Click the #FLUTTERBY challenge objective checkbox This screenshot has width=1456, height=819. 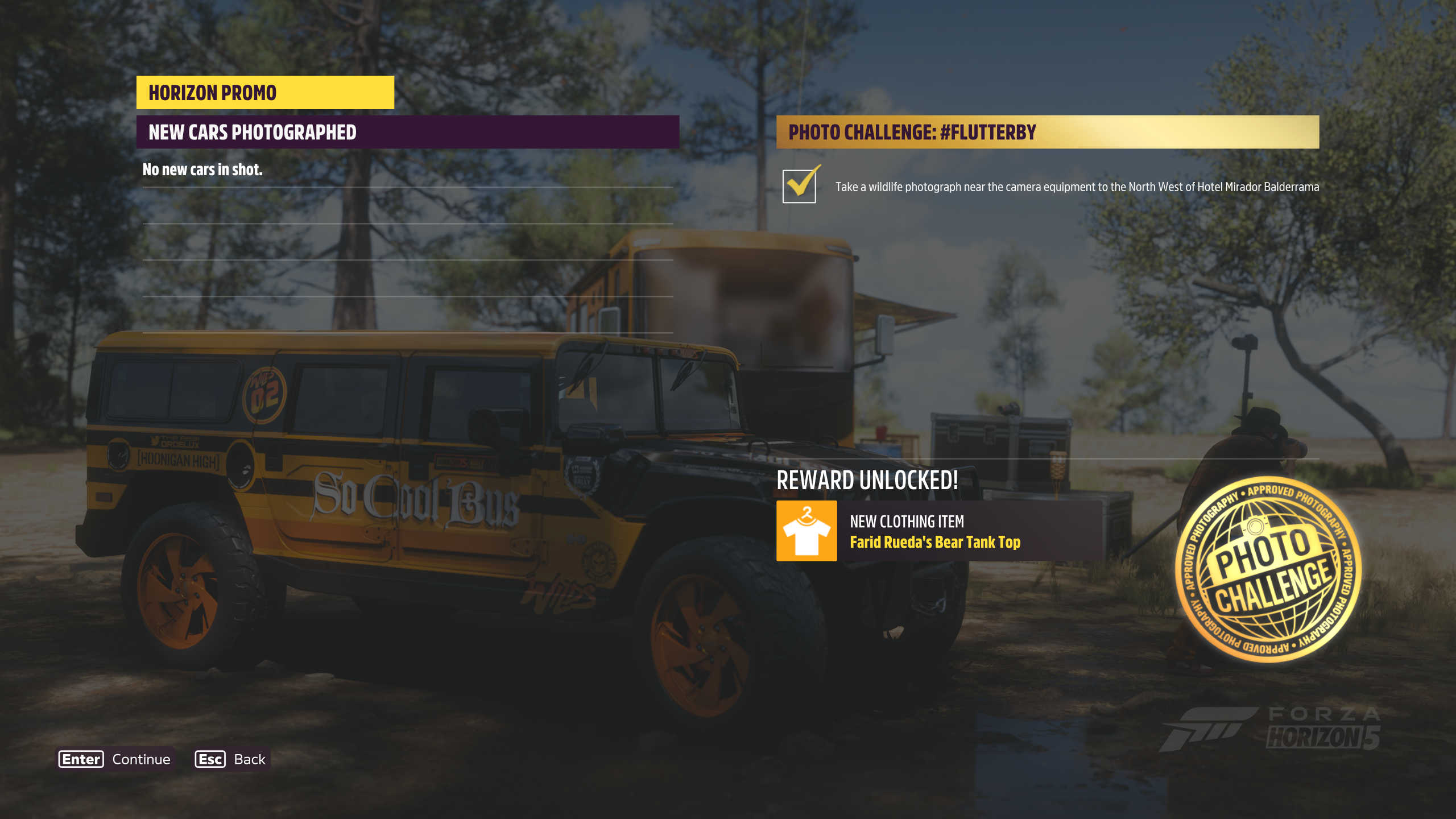[799, 186]
